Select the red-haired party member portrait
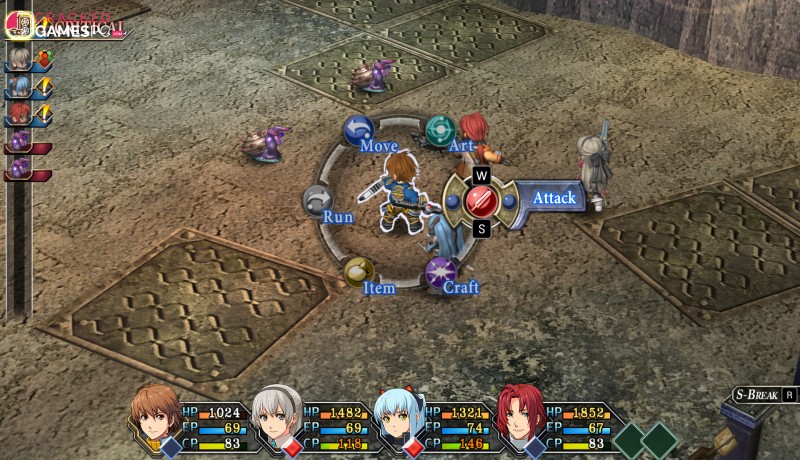 [519, 416]
